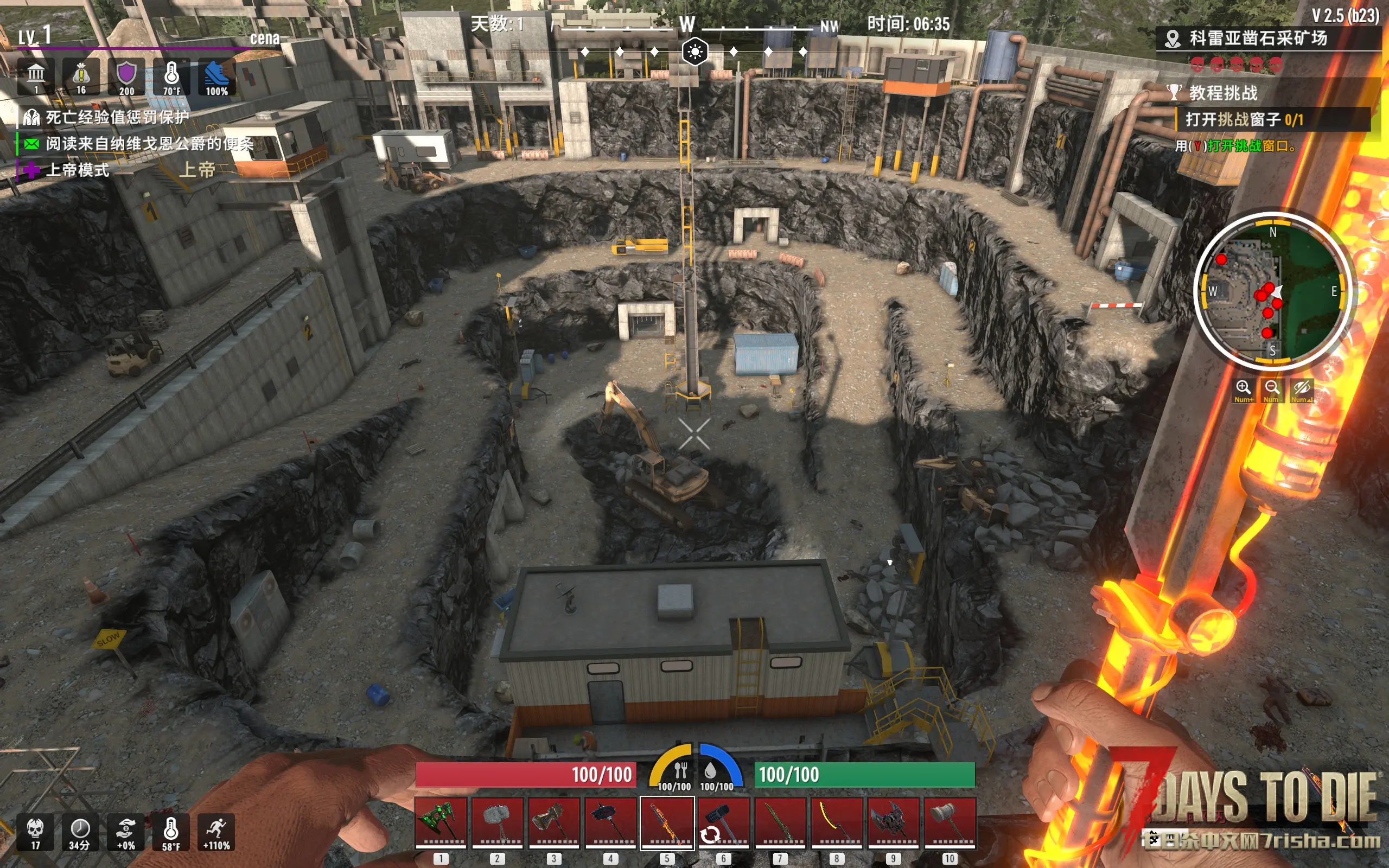Screen dimensions: 1389x868
Task: Equip the flaming sword in hotbar slot 5
Action: (667, 822)
